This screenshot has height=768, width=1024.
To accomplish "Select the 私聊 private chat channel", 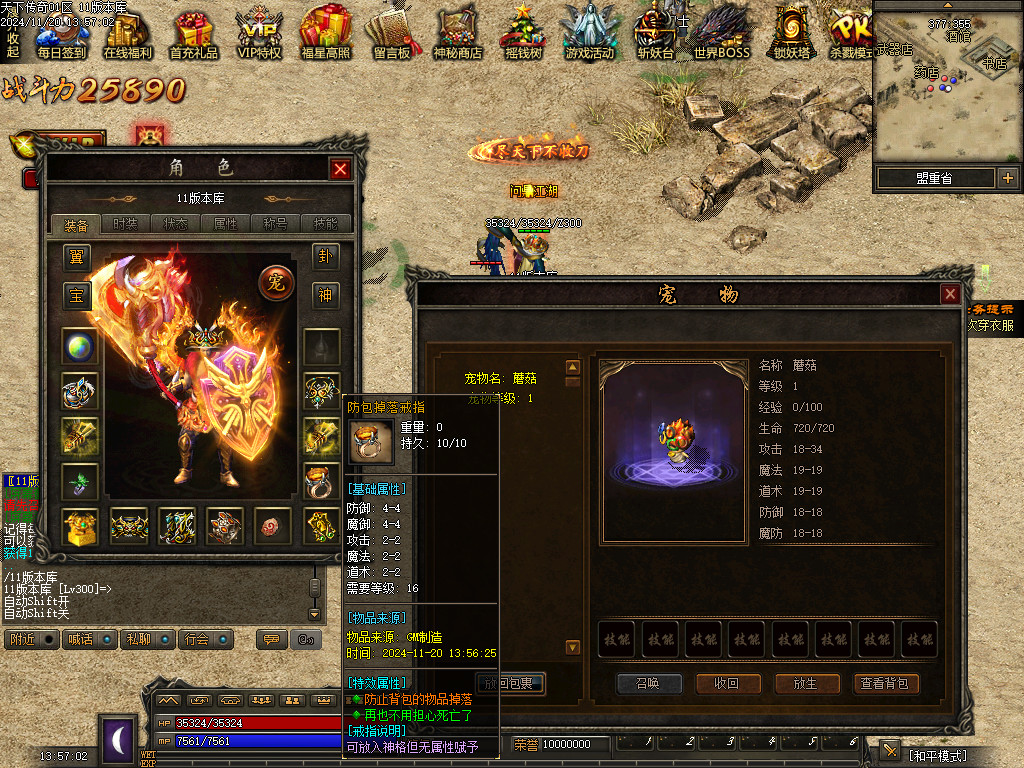I will [138, 639].
